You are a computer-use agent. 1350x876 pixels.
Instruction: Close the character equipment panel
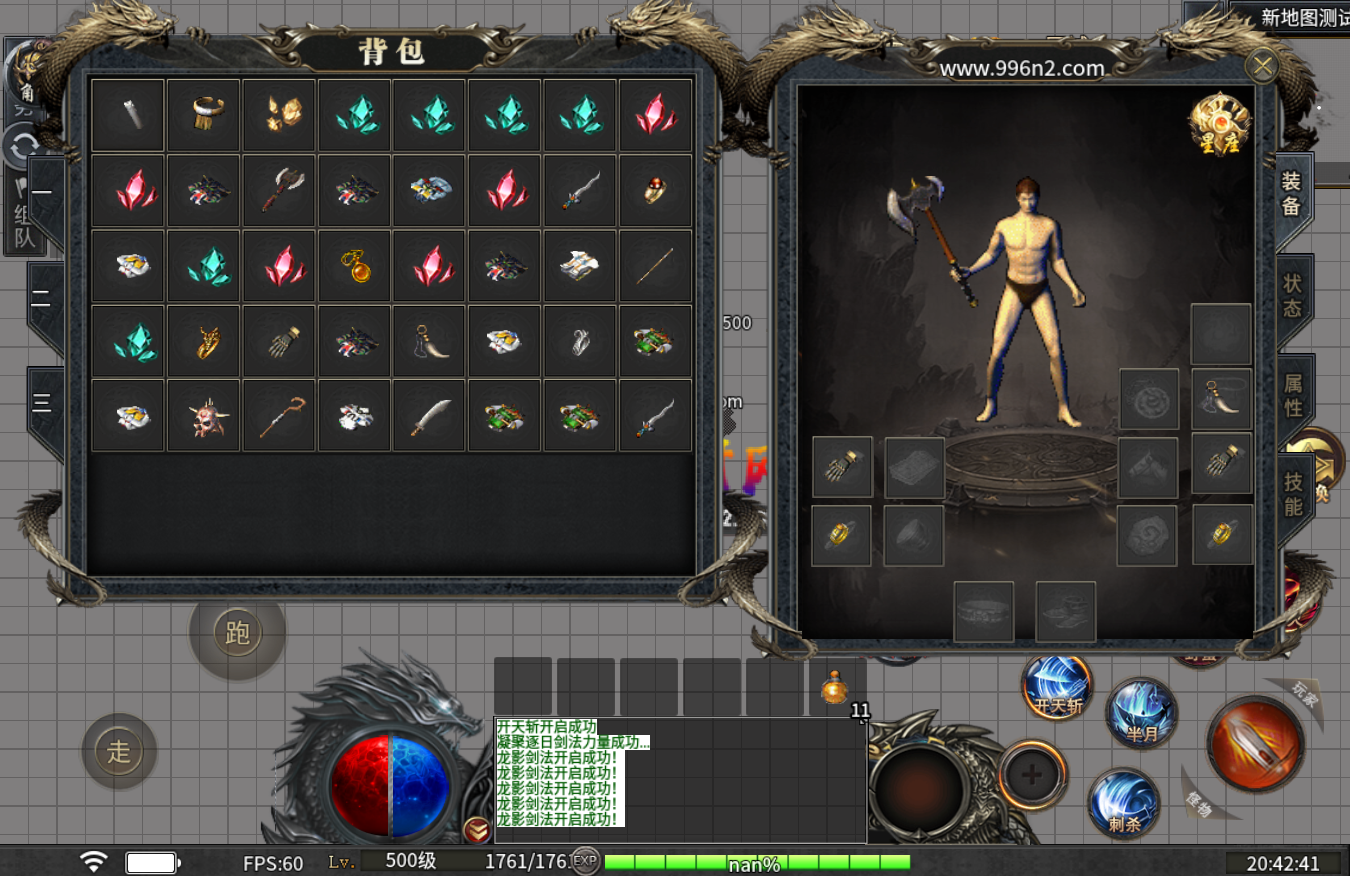(1263, 67)
